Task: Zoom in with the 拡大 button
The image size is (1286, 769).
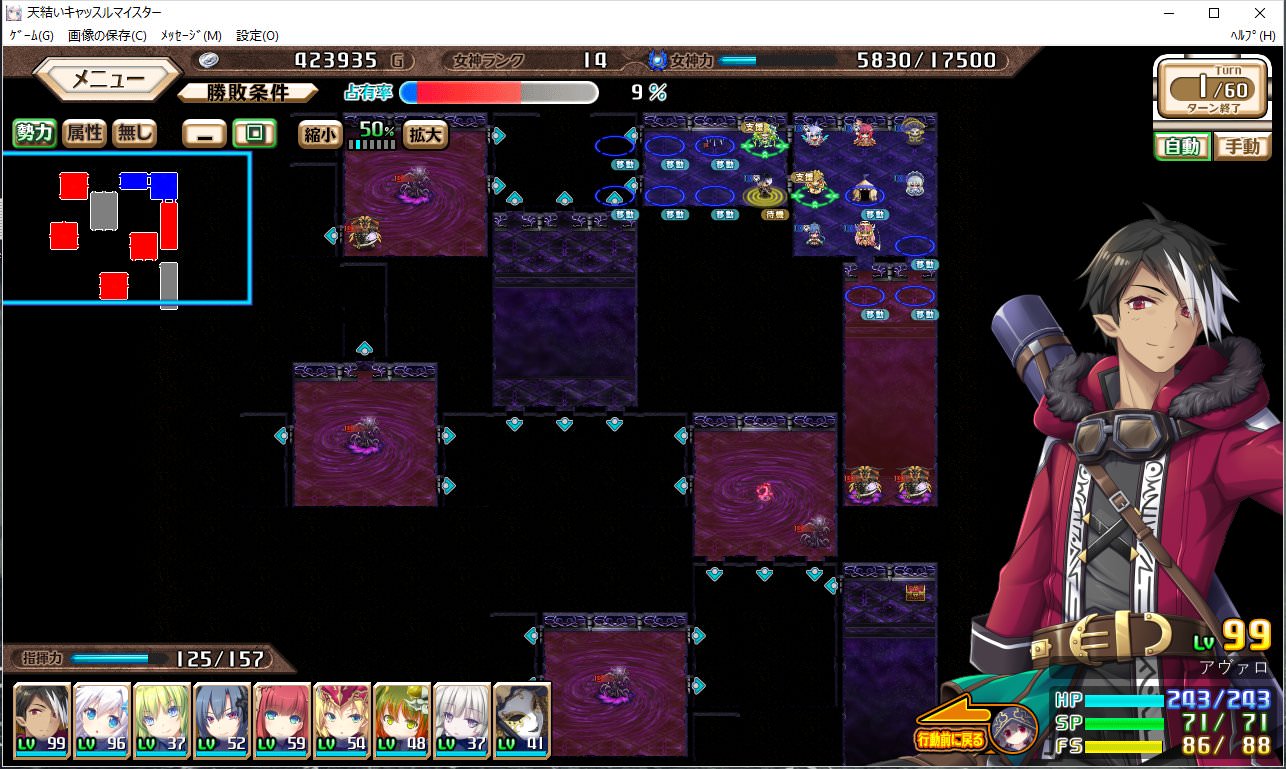Action: tap(425, 135)
